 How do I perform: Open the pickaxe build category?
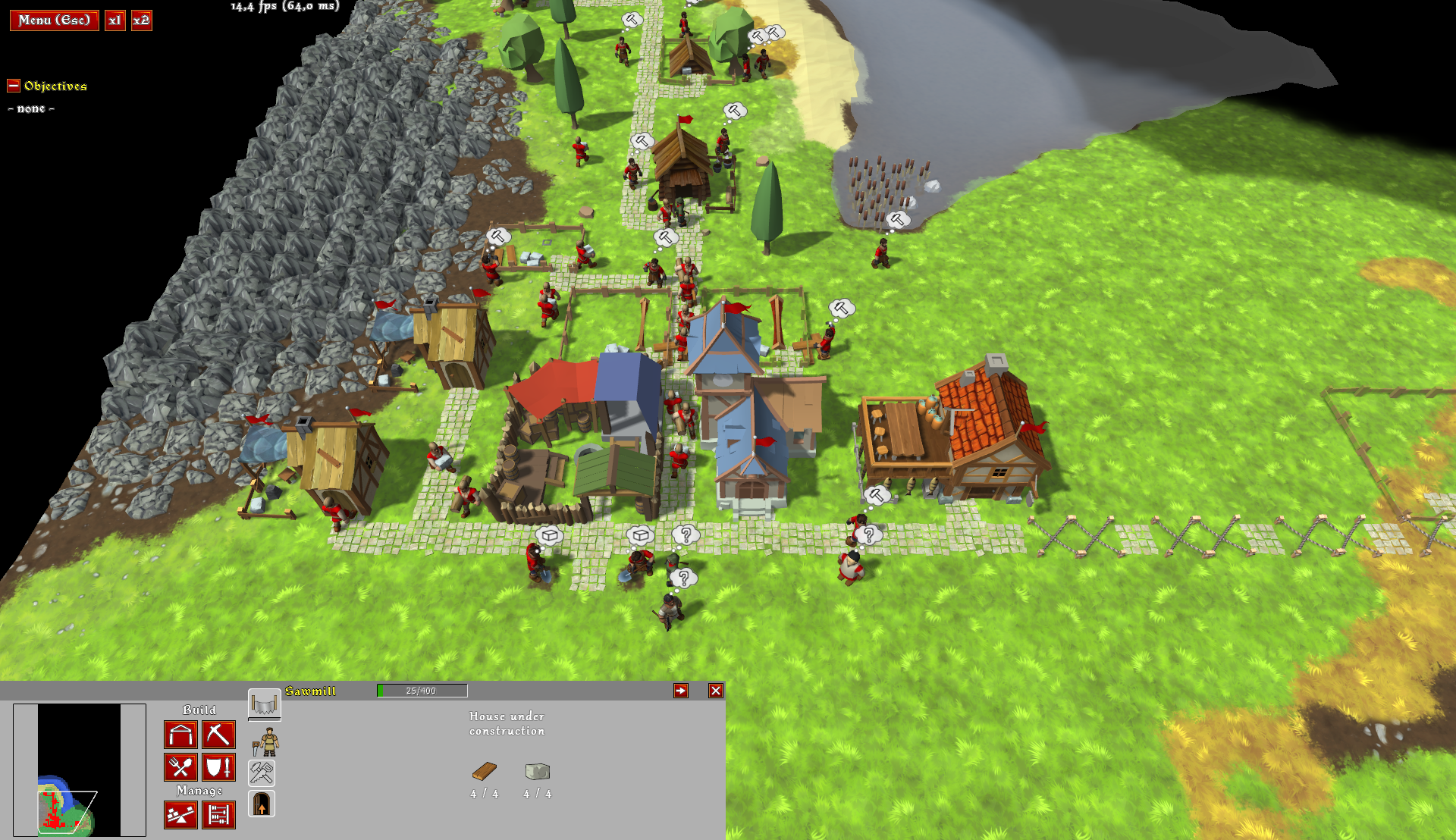click(x=218, y=735)
